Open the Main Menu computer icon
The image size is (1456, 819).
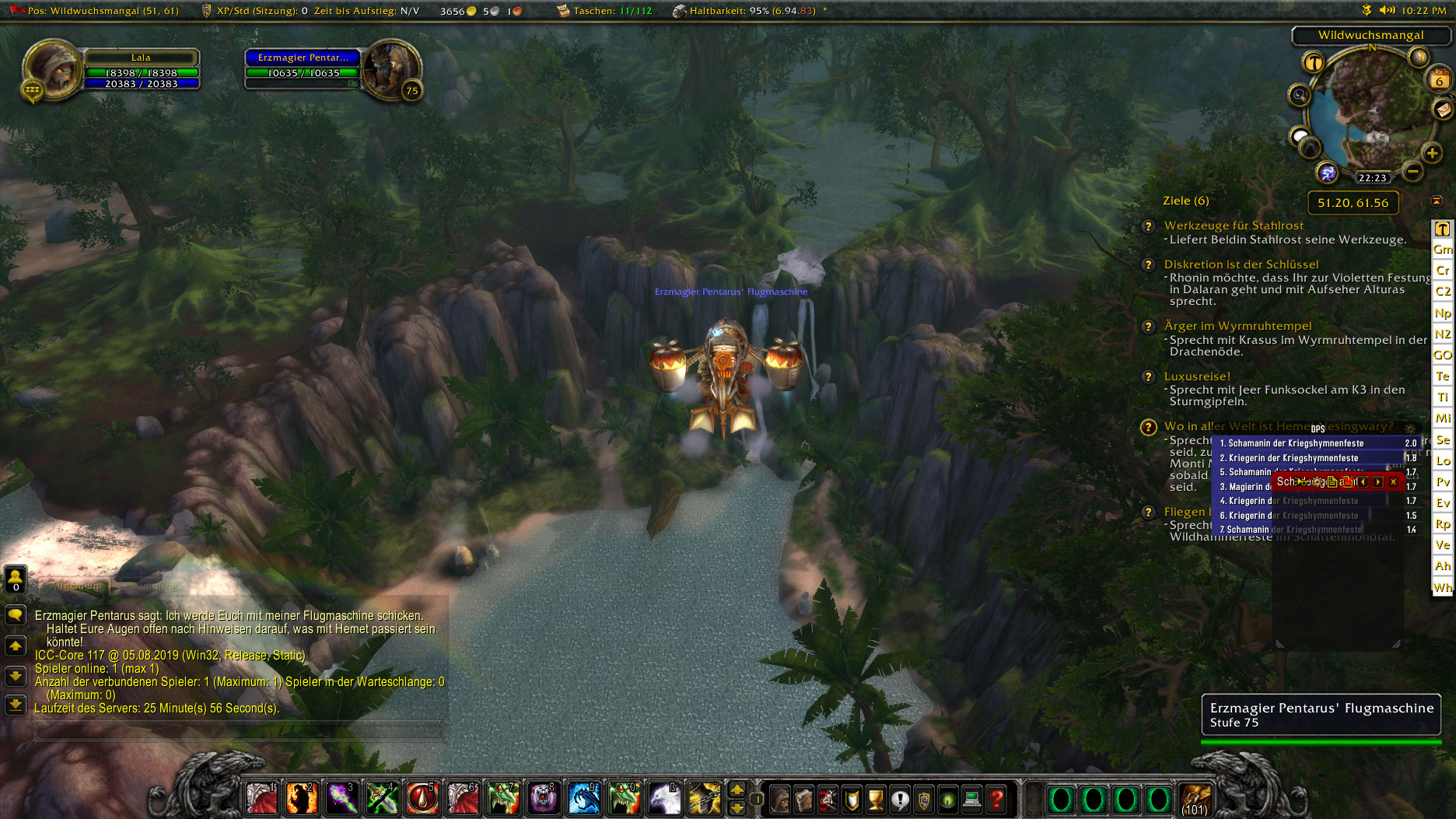click(x=970, y=800)
